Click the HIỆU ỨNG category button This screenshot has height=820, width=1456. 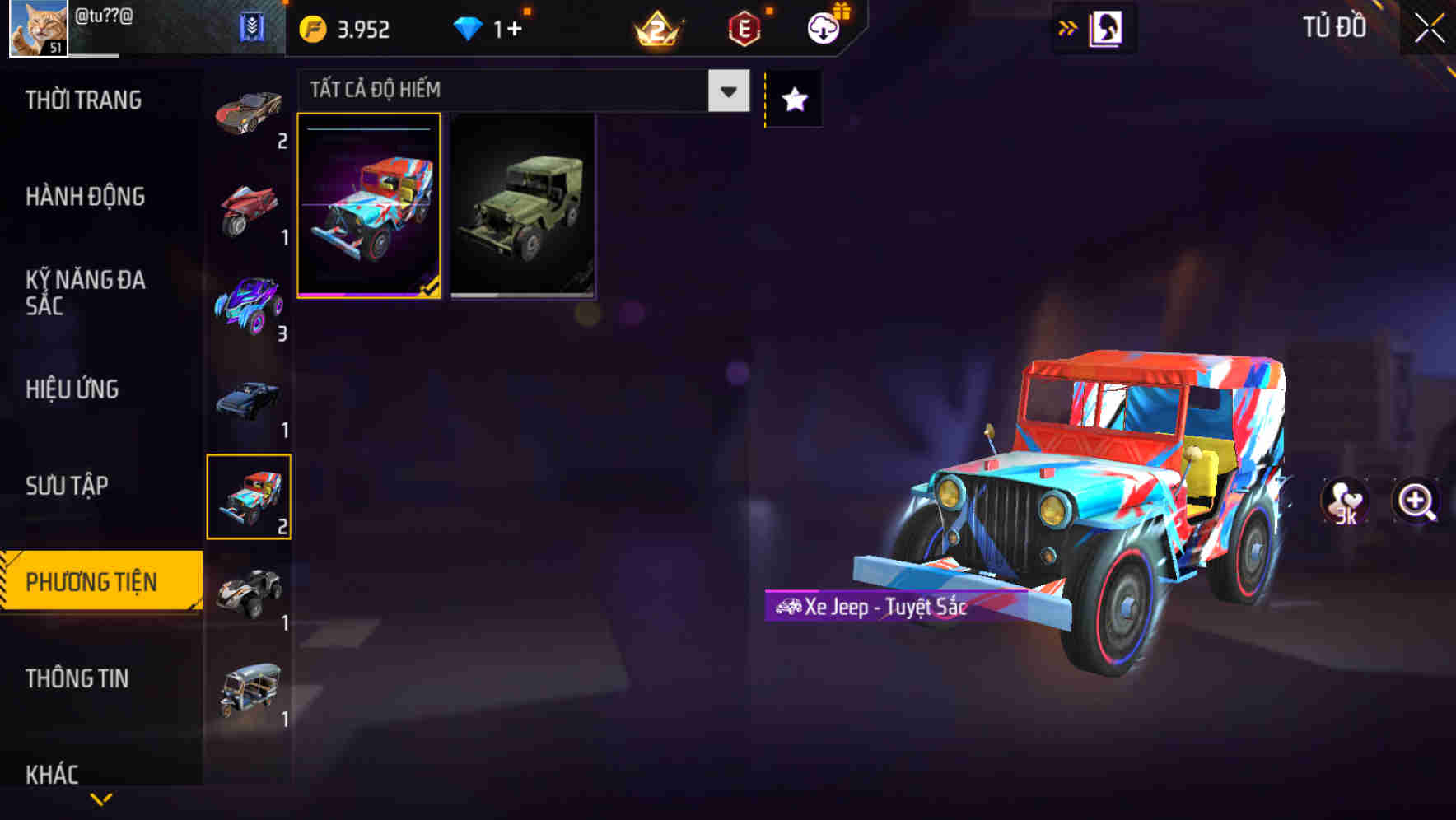pos(72,389)
